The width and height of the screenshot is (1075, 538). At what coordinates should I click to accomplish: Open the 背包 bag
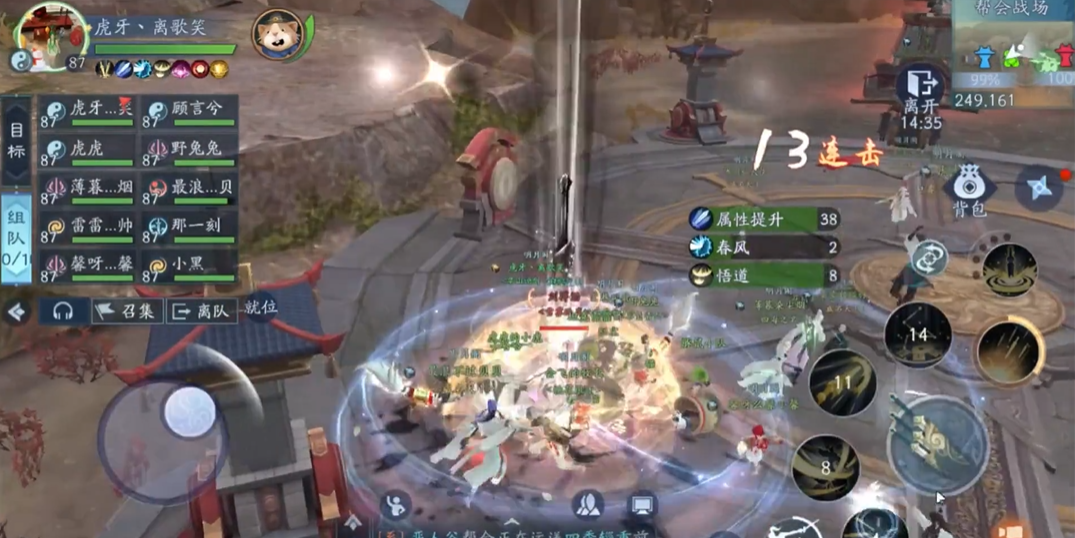(966, 190)
